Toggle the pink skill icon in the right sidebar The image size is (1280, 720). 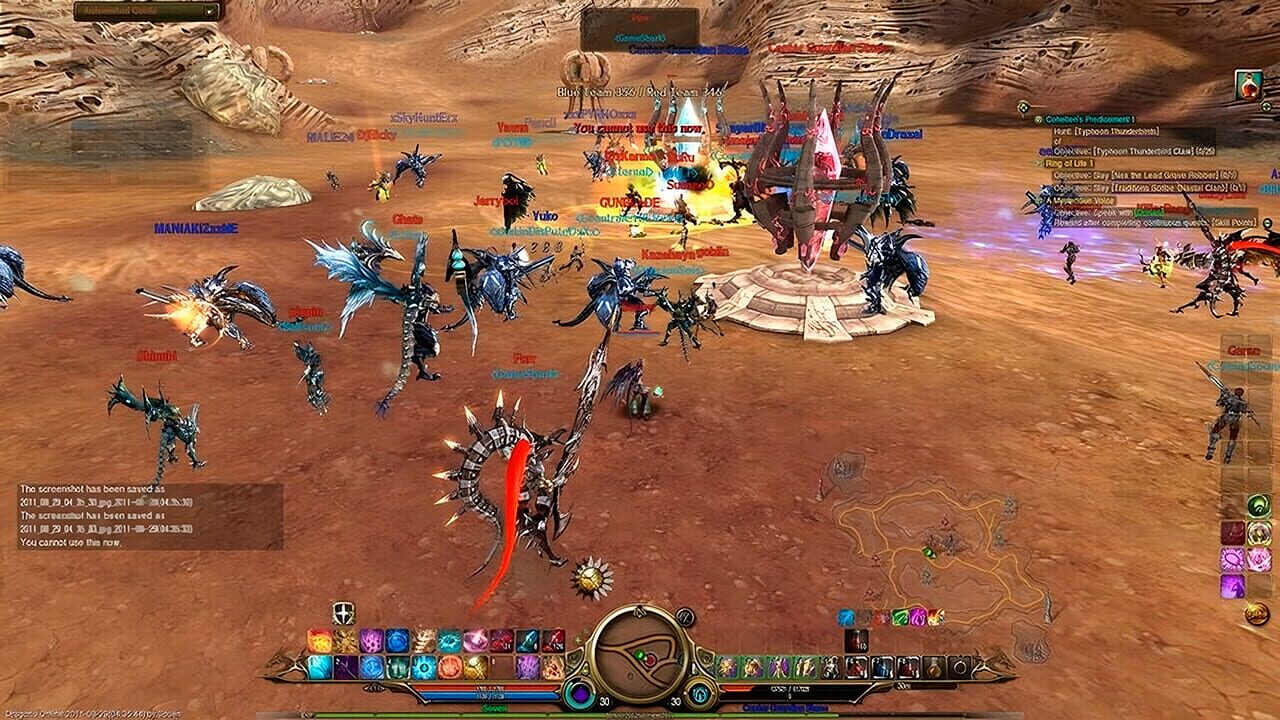1260,559
